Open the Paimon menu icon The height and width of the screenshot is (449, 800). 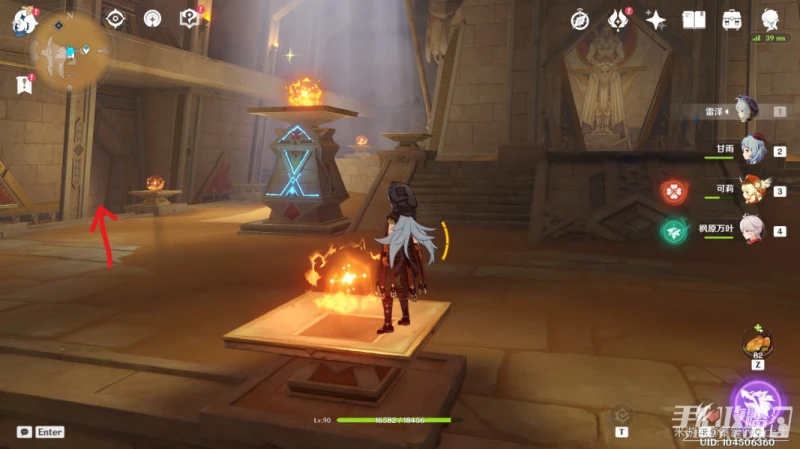pyautogui.click(x=24, y=20)
